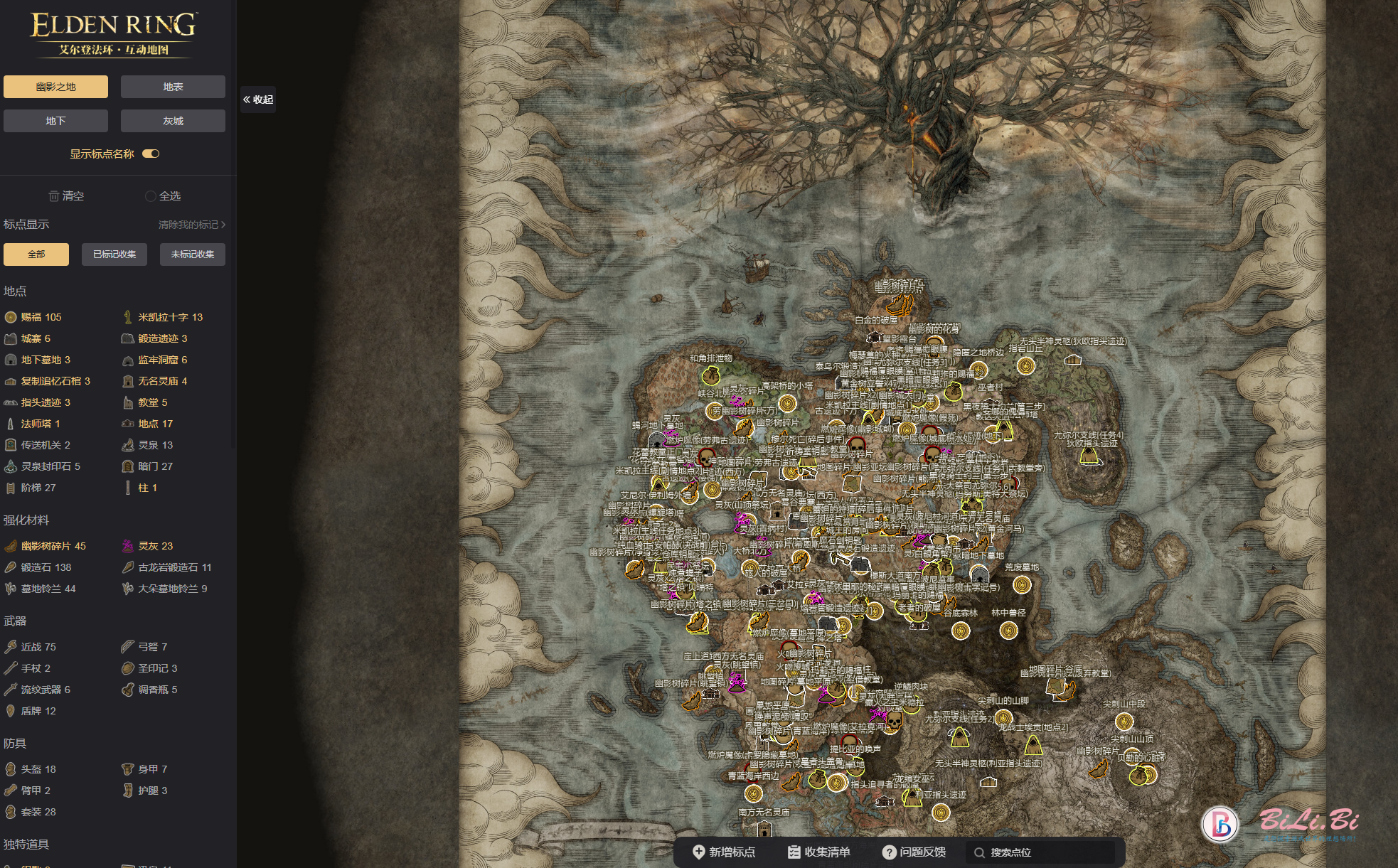Toggle the 显示标点名称 switch
The image size is (1398, 868).
pos(151,154)
